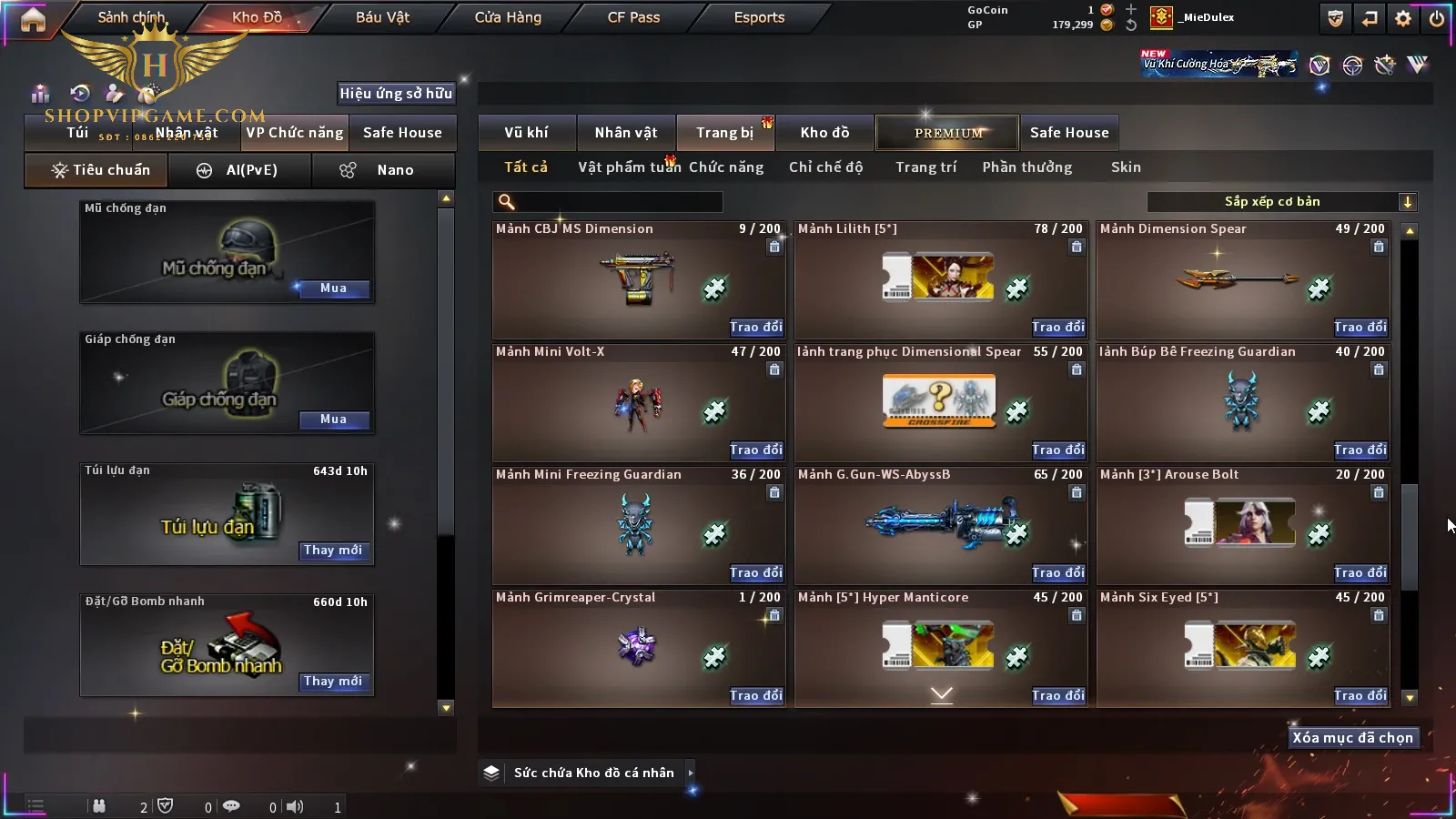Go to the Báu Vật menu
The image size is (1456, 819).
pyautogui.click(x=382, y=17)
